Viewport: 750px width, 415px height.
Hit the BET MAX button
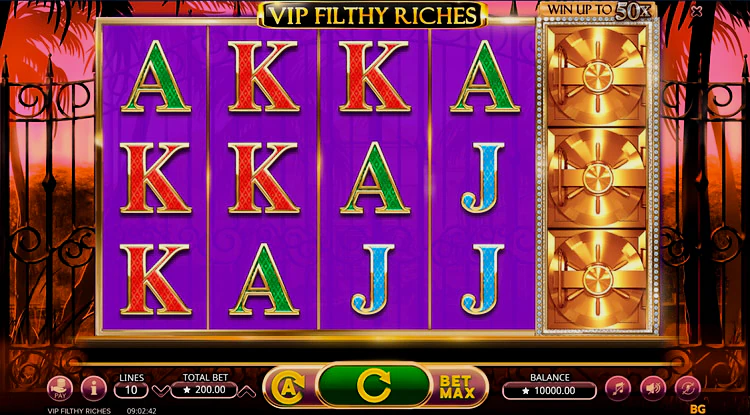[x=456, y=384]
